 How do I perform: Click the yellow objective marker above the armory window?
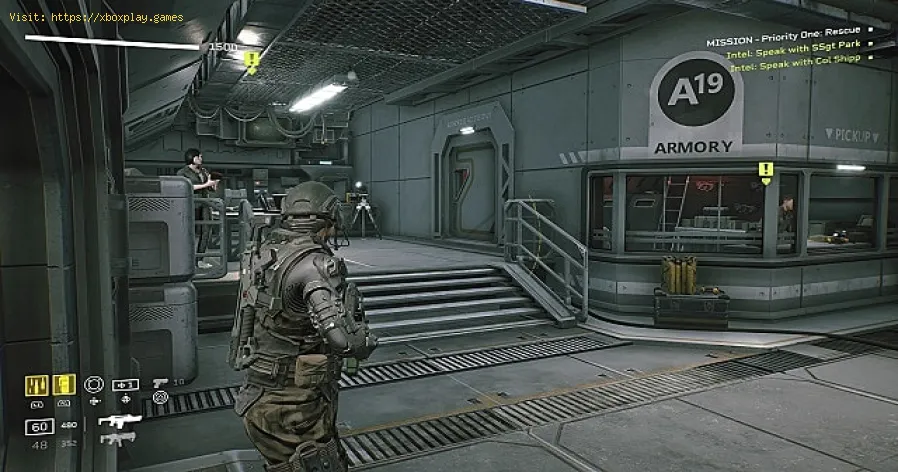[x=766, y=171]
